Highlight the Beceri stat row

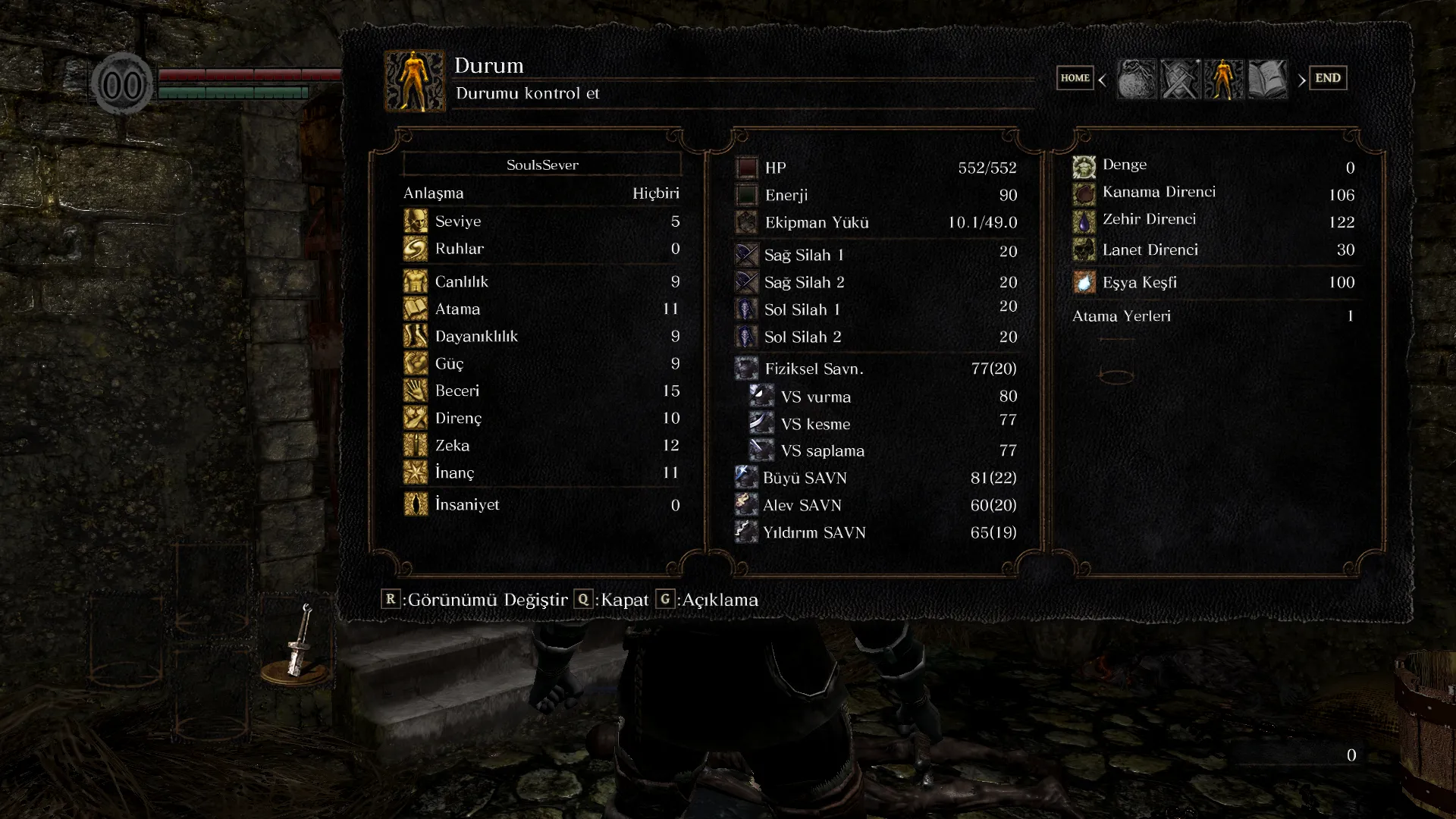[541, 391]
